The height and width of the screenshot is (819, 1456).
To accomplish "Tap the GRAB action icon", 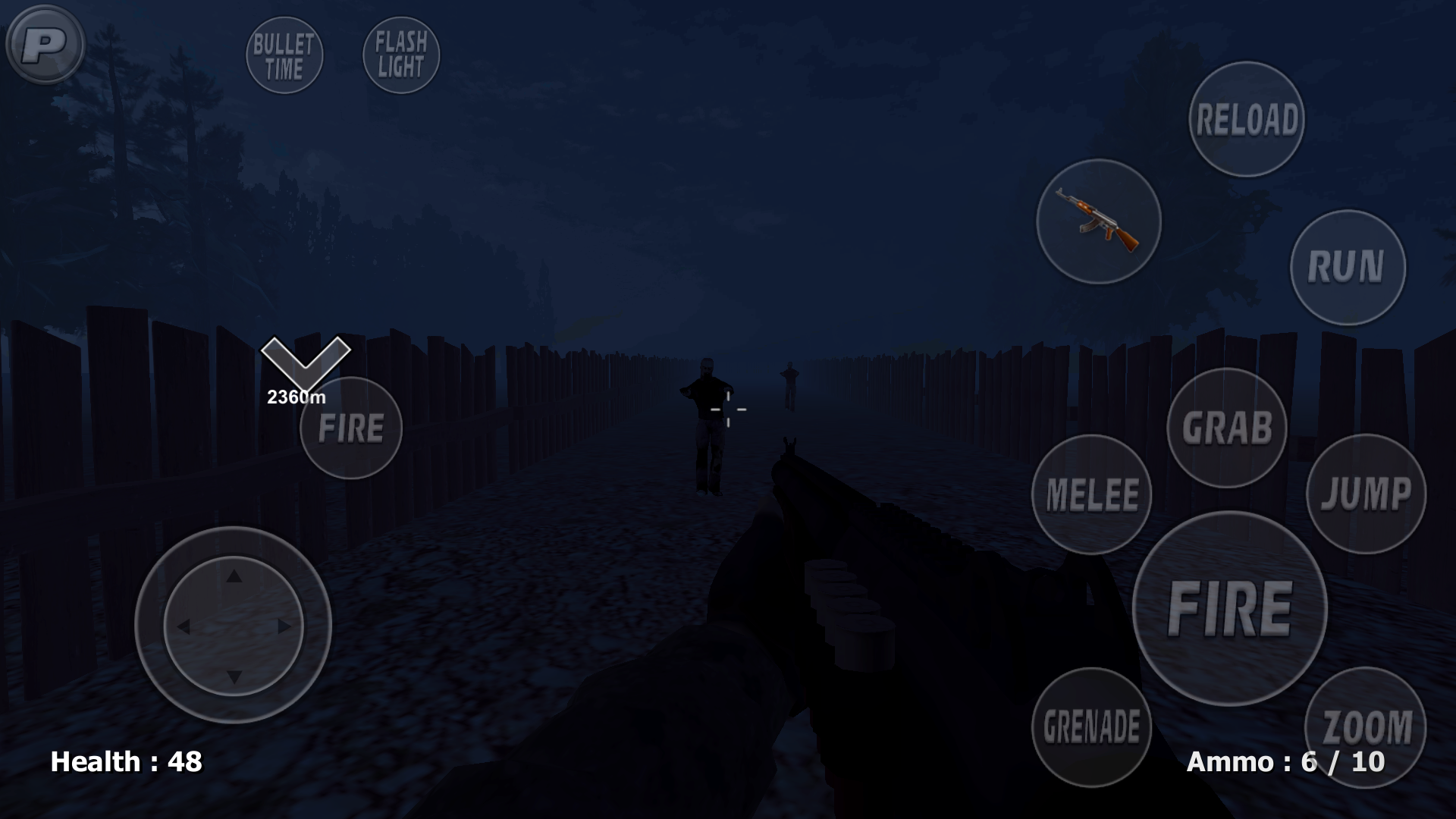I will coord(1228,429).
